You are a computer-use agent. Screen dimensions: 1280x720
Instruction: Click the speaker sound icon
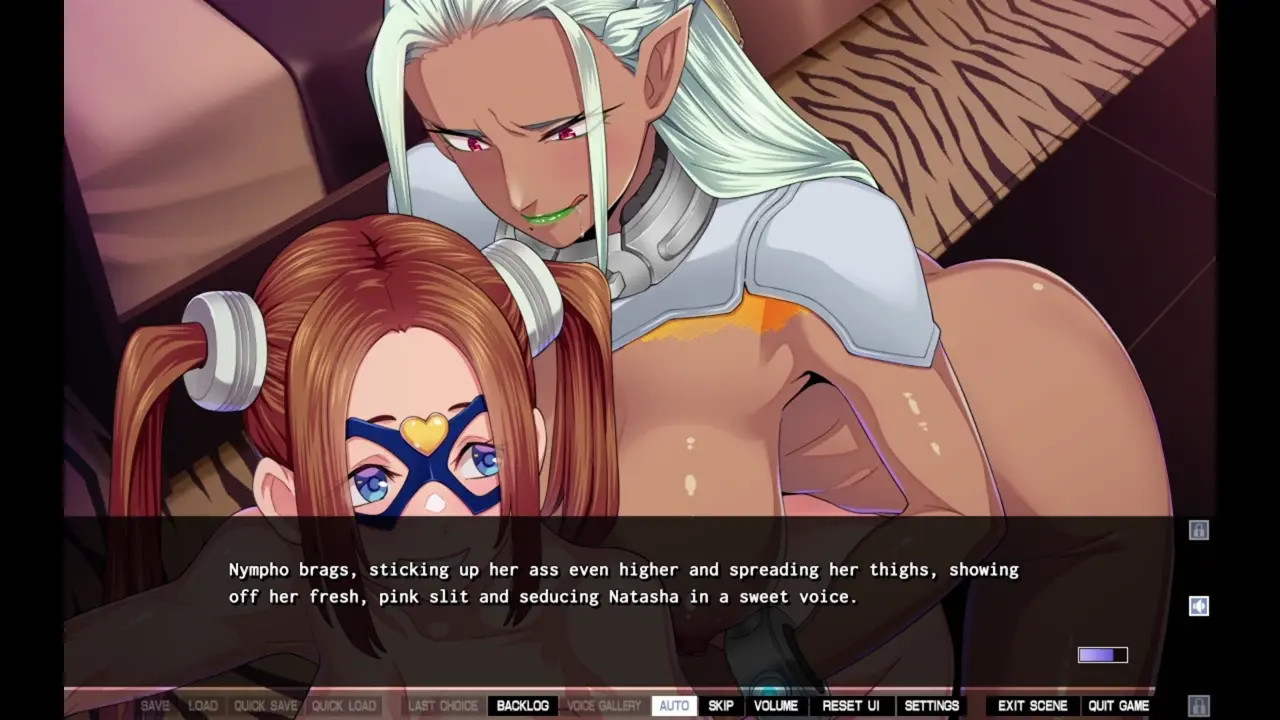pos(1199,606)
